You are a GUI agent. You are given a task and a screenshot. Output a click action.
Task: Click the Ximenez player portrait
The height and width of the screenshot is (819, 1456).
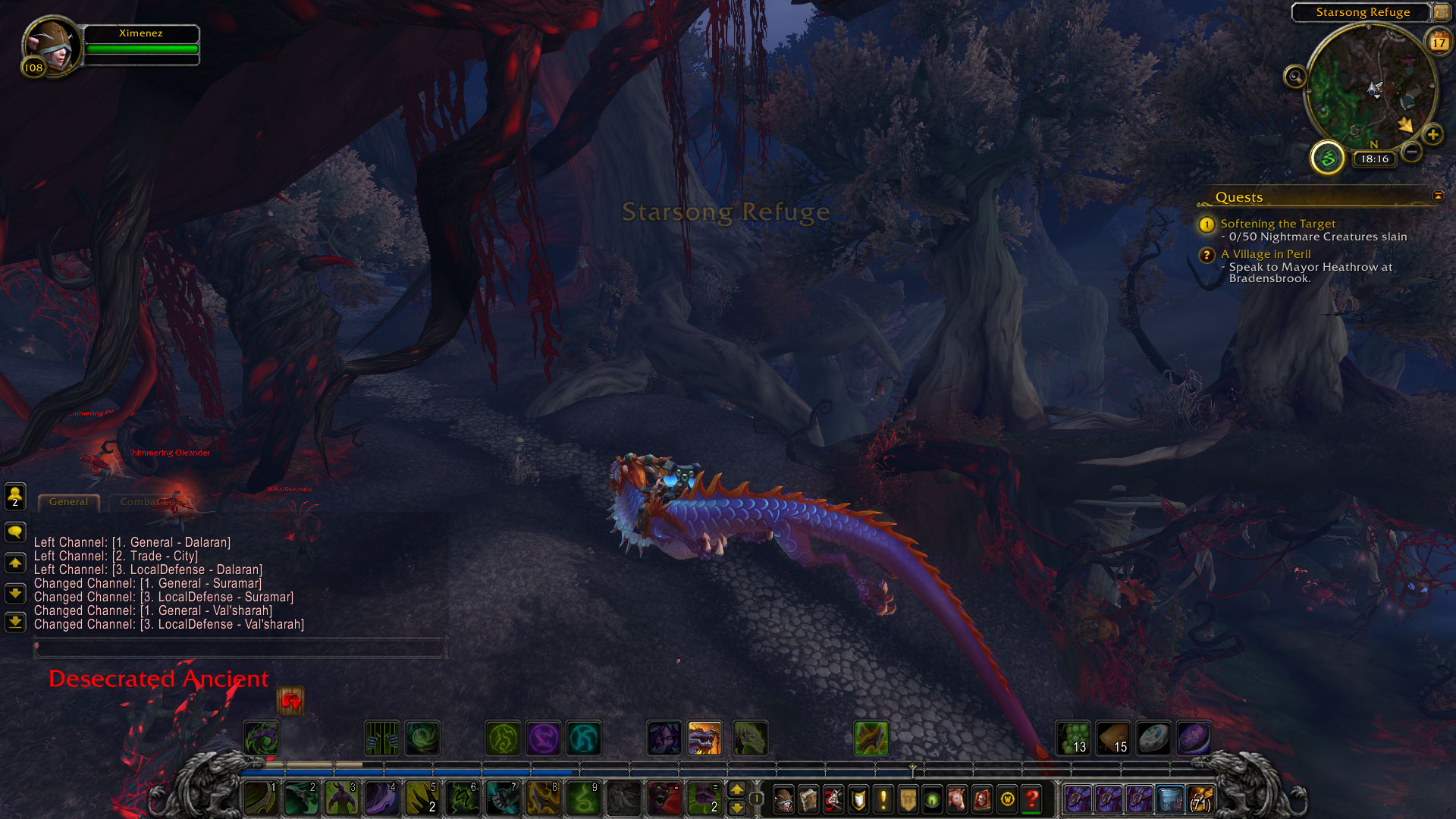pyautogui.click(x=52, y=45)
